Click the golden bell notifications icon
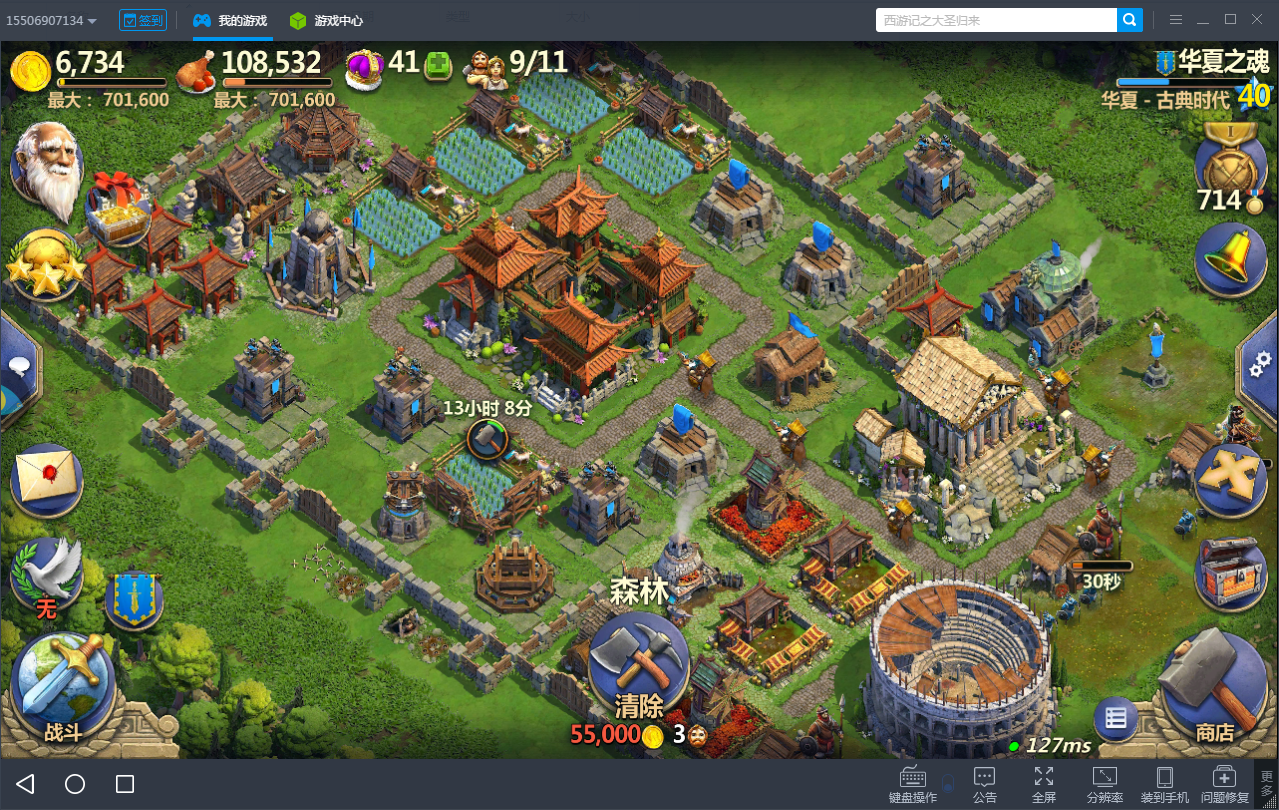 coord(1230,258)
